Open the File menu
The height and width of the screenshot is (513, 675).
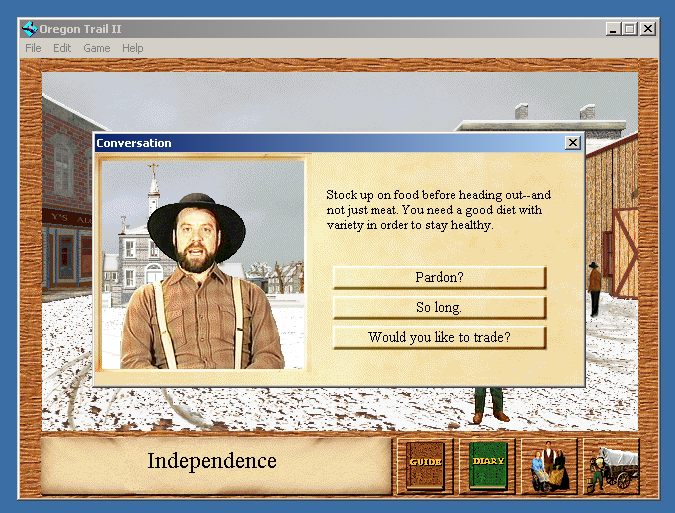pyautogui.click(x=33, y=48)
